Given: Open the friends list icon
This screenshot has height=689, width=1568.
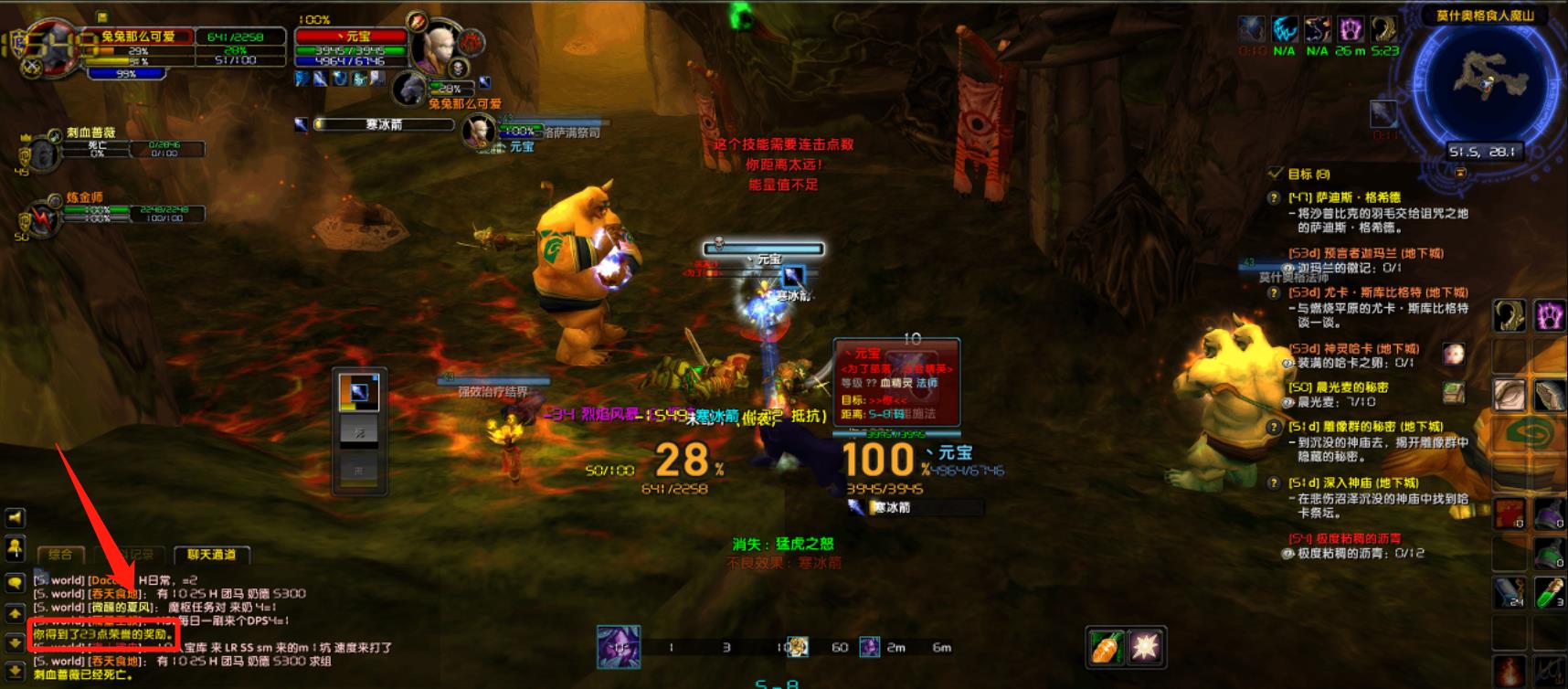Looking at the screenshot, I should [16, 548].
